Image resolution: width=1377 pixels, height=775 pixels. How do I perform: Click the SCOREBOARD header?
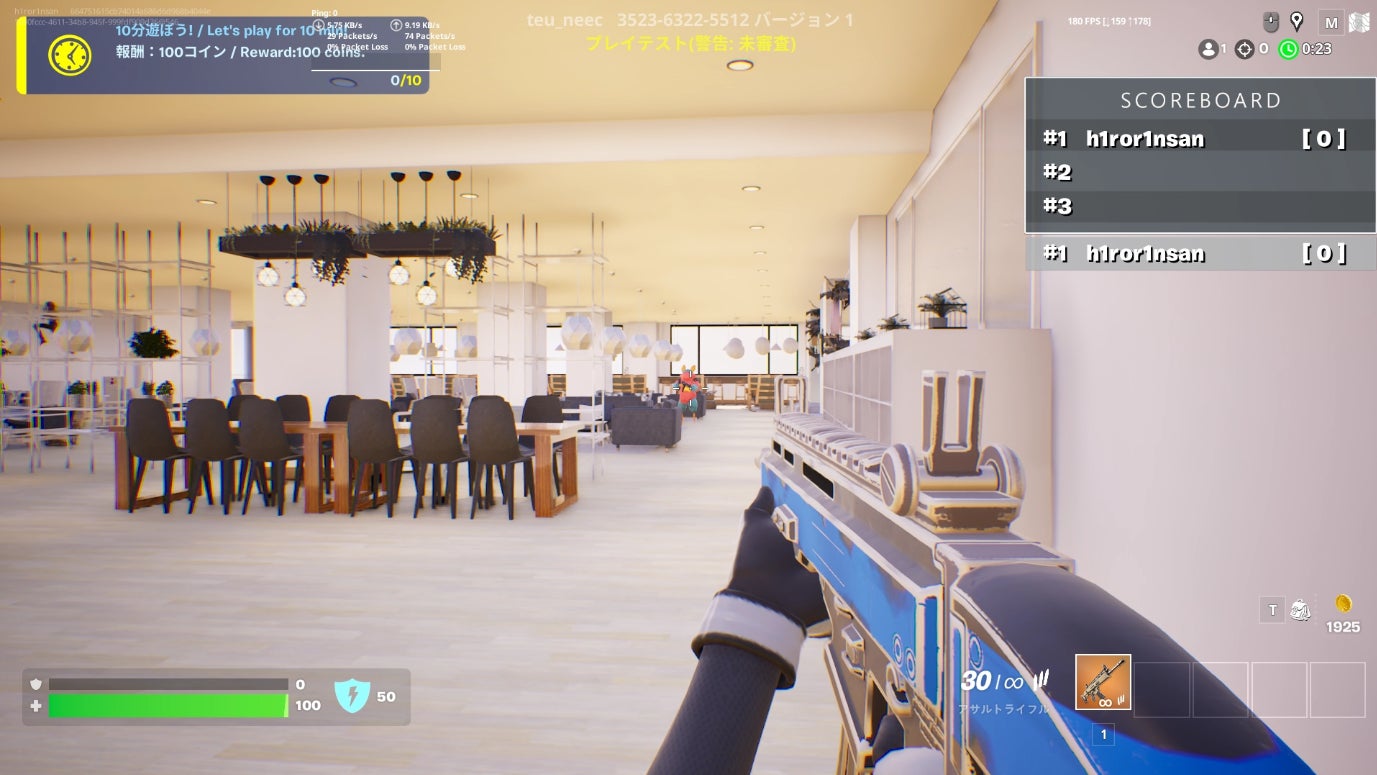(1200, 100)
